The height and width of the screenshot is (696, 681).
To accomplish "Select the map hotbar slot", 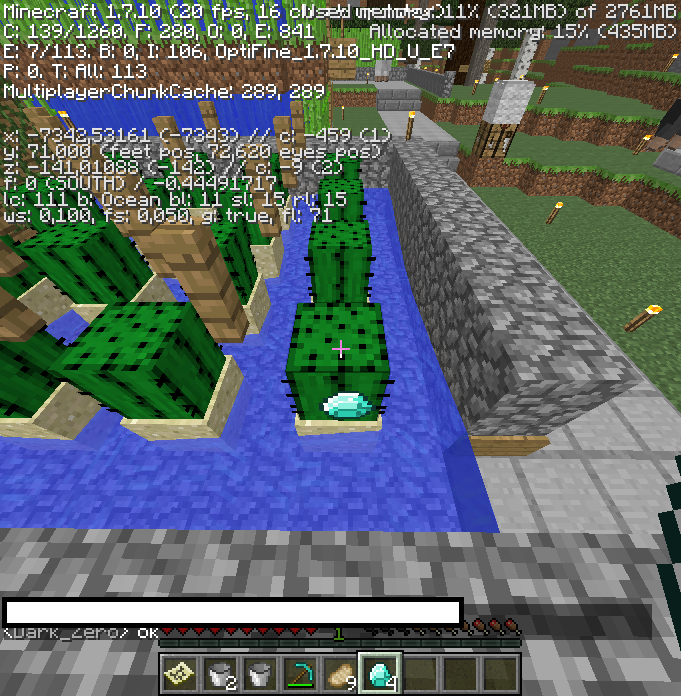I will 180,674.
